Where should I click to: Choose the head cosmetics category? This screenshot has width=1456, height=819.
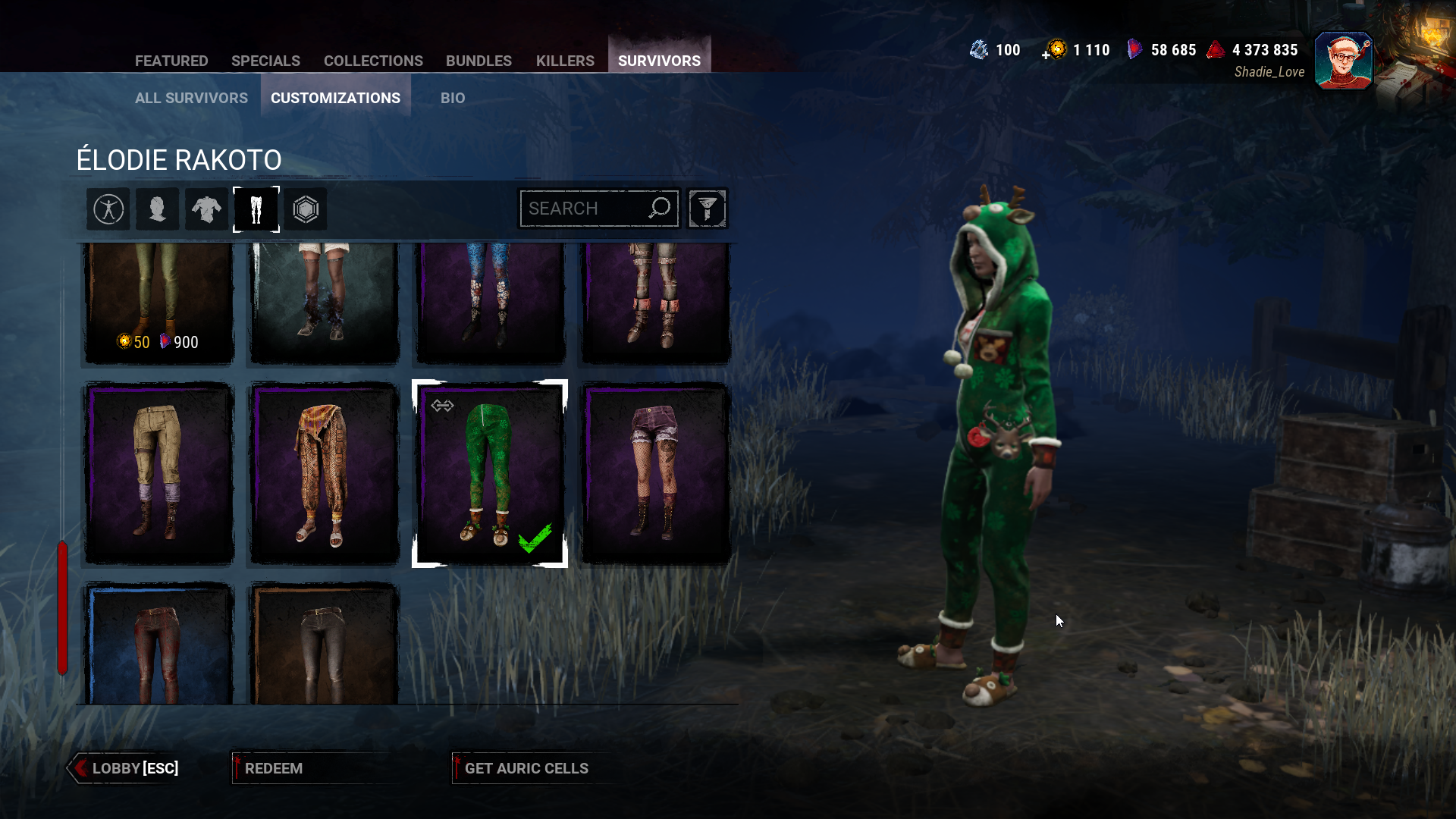tap(158, 209)
